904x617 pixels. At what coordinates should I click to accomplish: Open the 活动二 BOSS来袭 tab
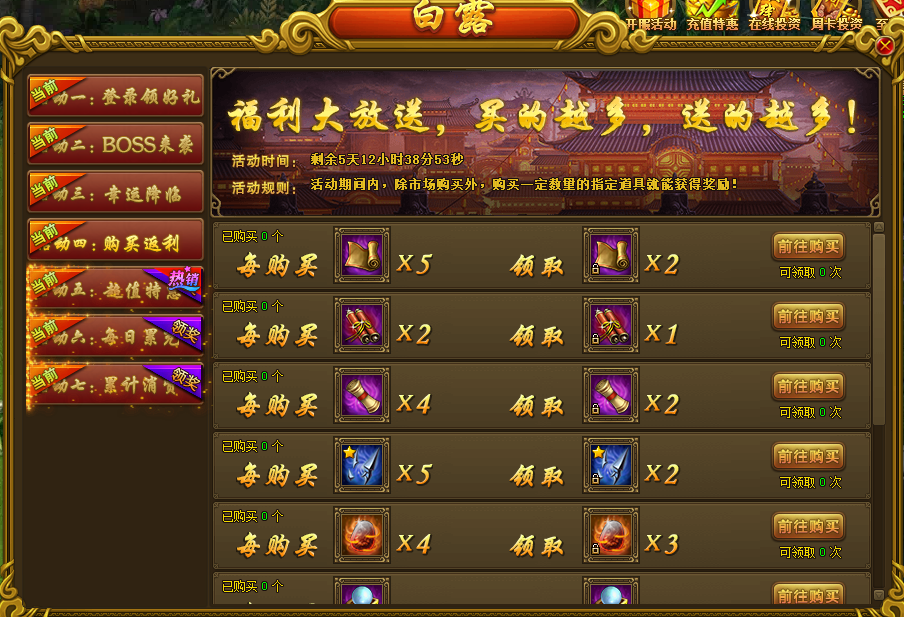[x=116, y=144]
